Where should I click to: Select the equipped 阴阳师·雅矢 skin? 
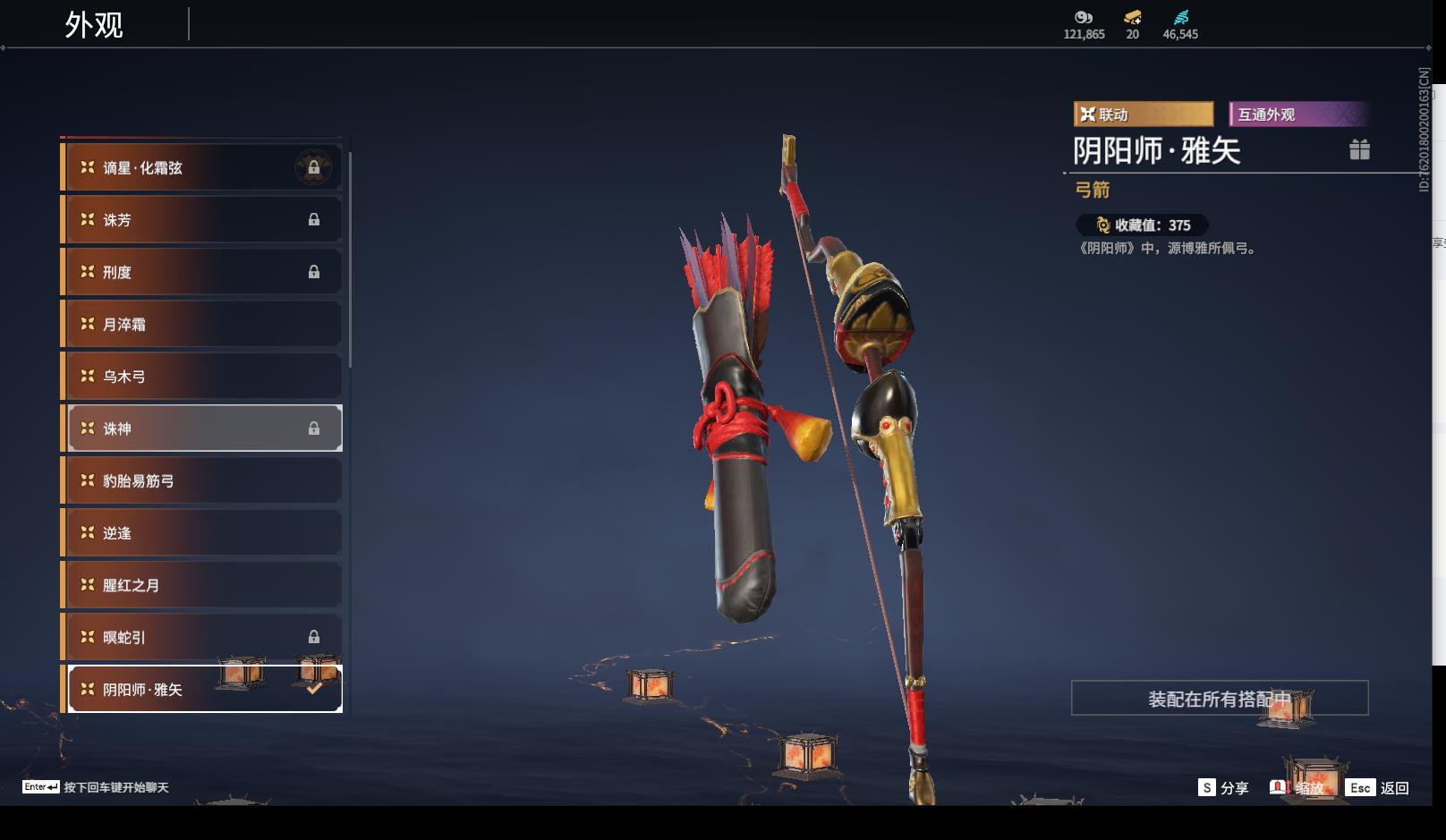[x=204, y=689]
